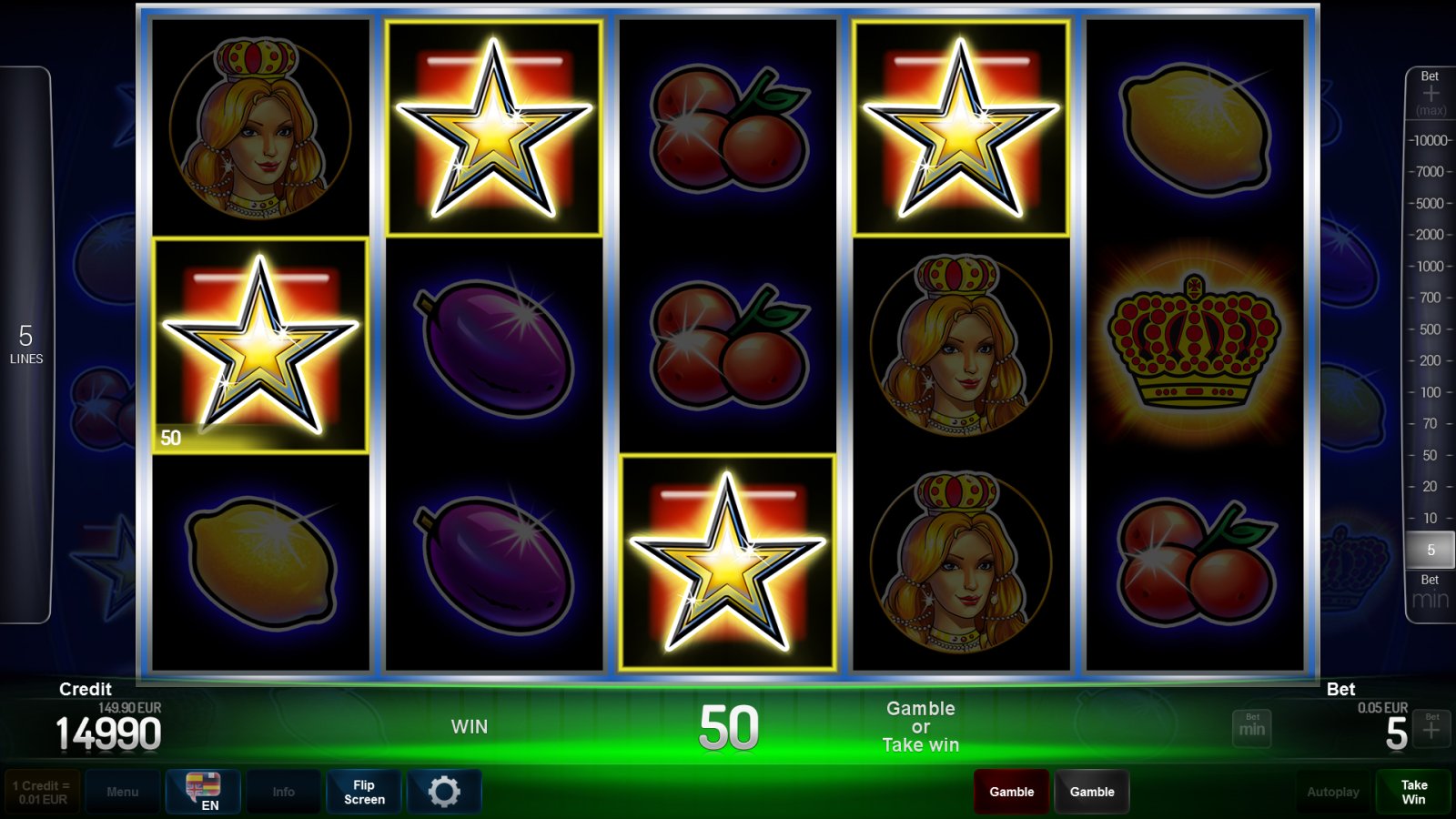Open the language selection via the flag dropdown
This screenshot has height=819, width=1456.
[202, 784]
